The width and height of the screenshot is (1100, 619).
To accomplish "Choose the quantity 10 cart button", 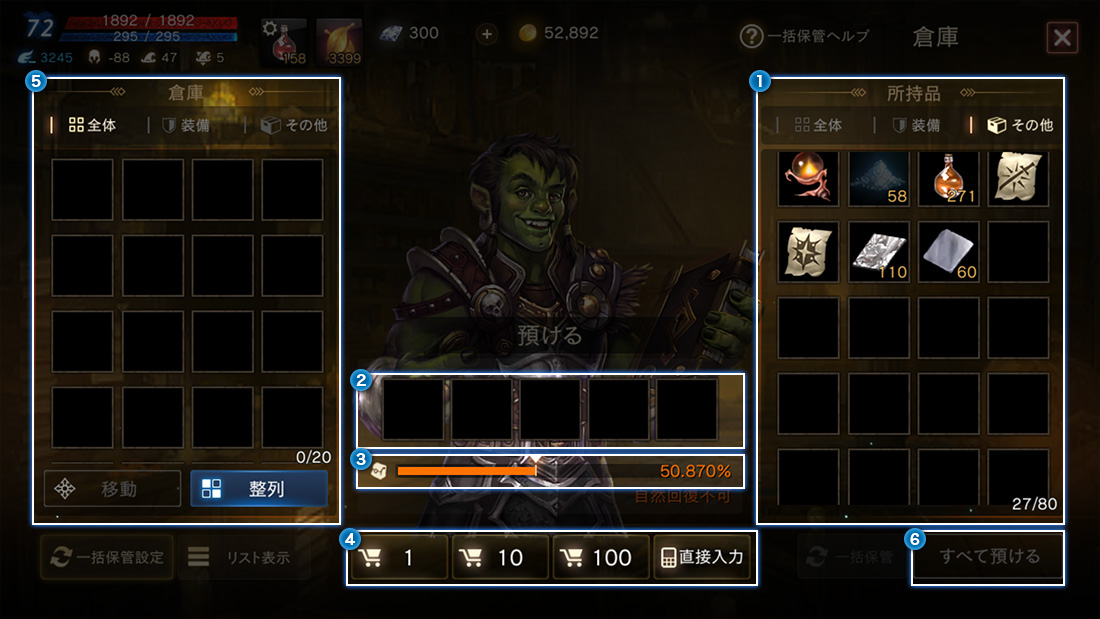I will coord(500,557).
